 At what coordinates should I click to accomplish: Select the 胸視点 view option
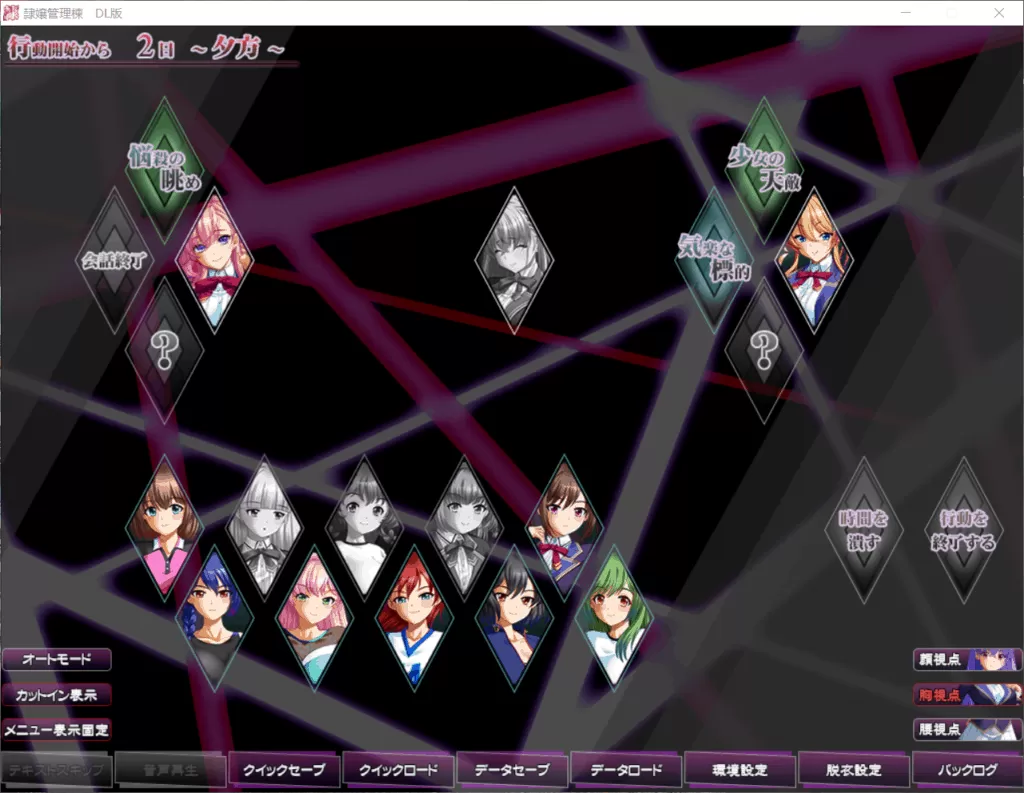coord(966,694)
